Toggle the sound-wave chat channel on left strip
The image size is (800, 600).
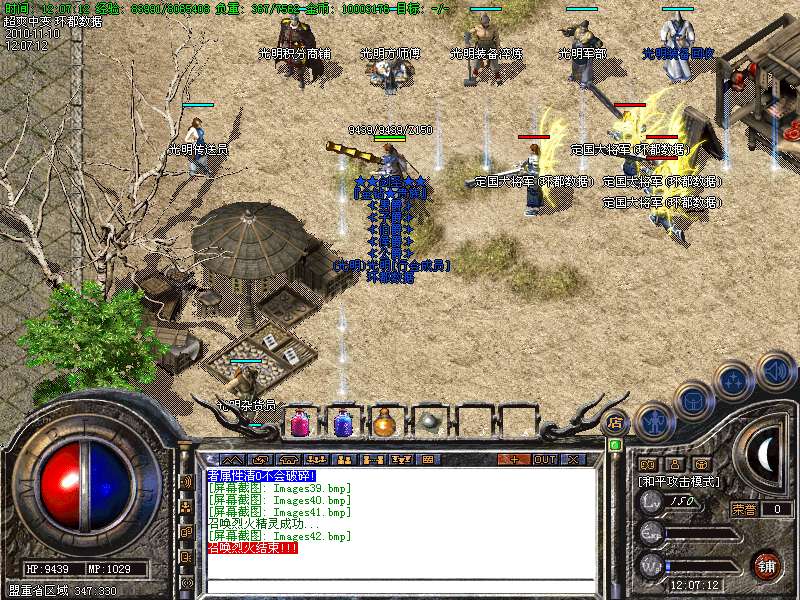tap(187, 481)
